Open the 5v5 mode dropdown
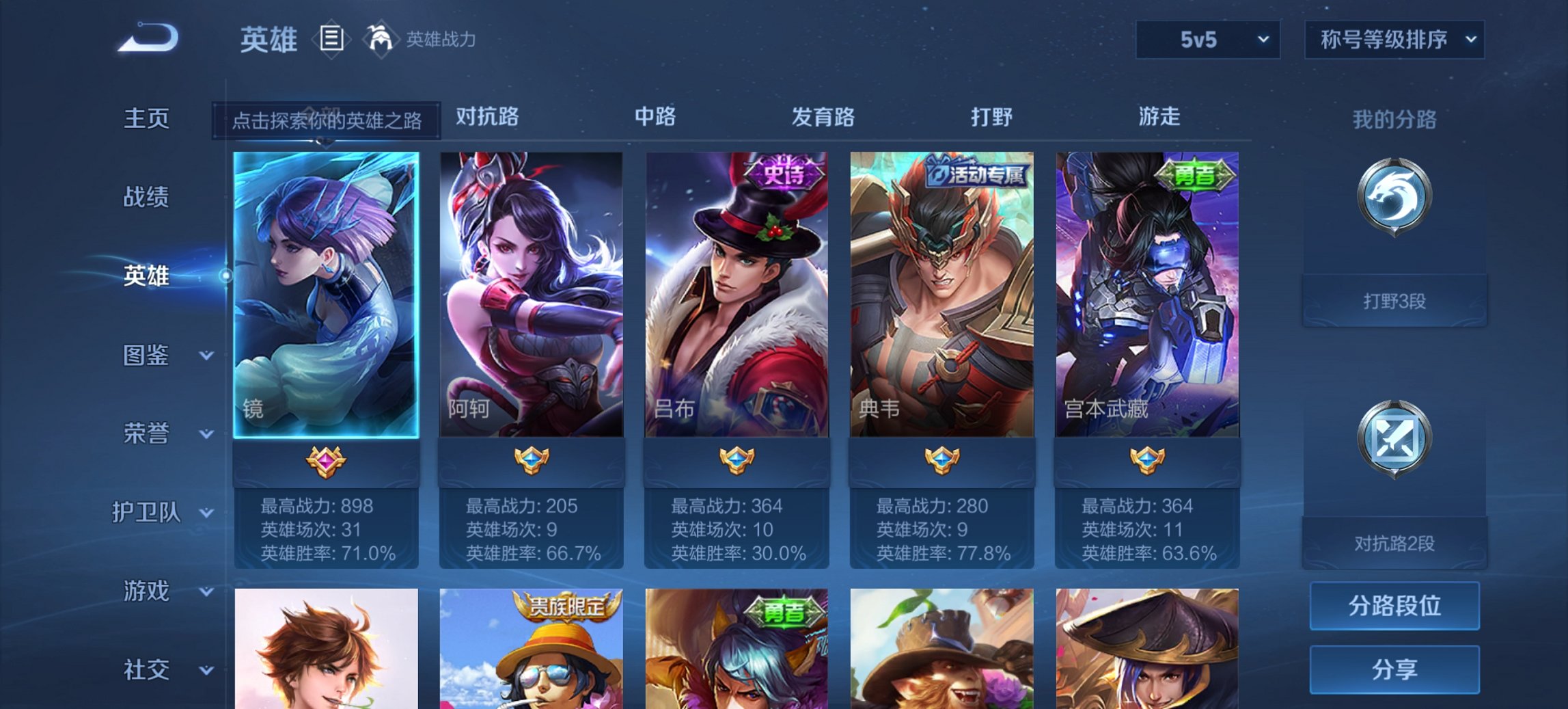The height and width of the screenshot is (709, 1568). tap(1207, 40)
